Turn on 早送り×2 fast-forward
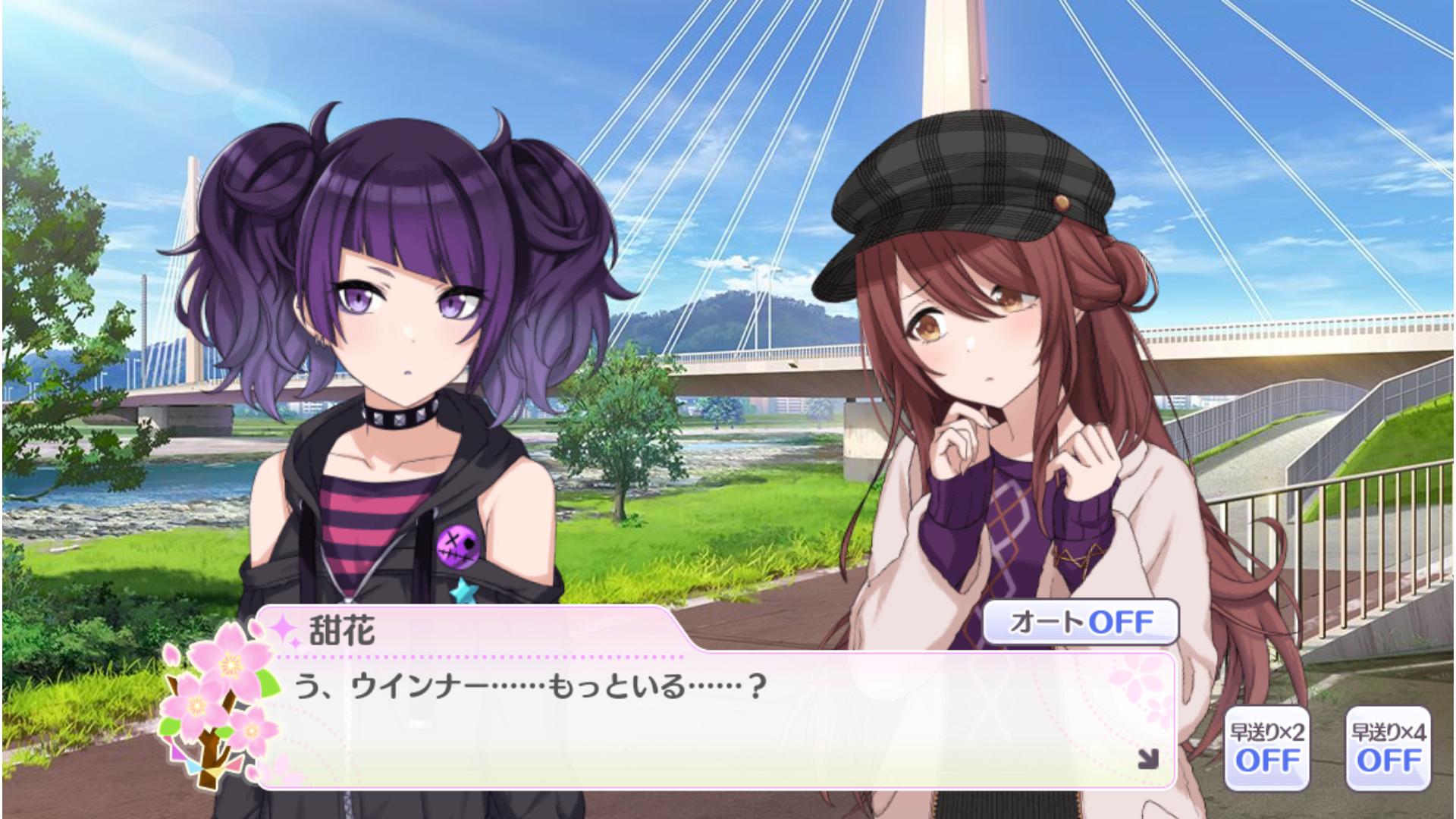Screen dimensions: 1456x819 tap(1266, 748)
